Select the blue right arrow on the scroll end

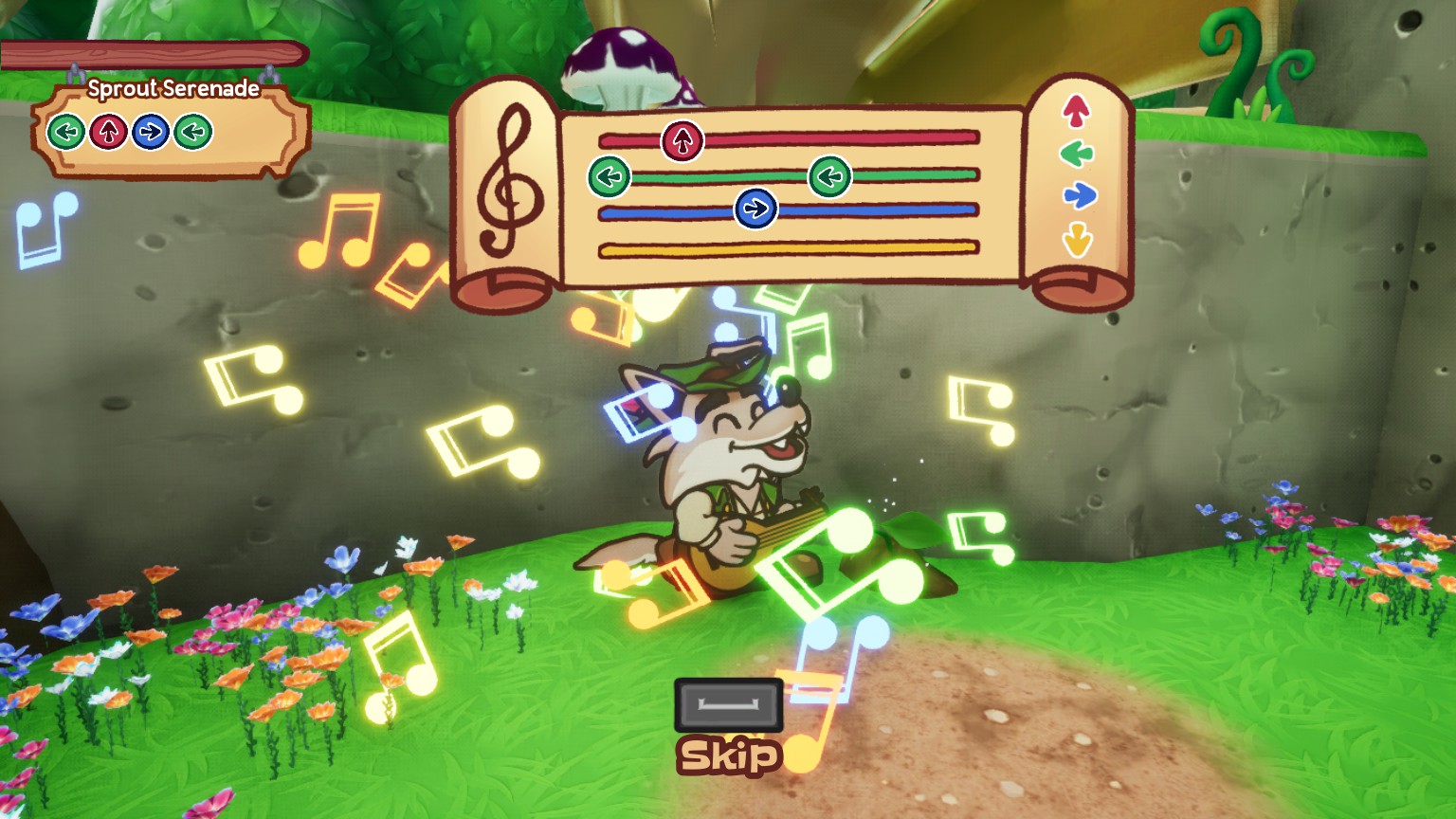1079,195
